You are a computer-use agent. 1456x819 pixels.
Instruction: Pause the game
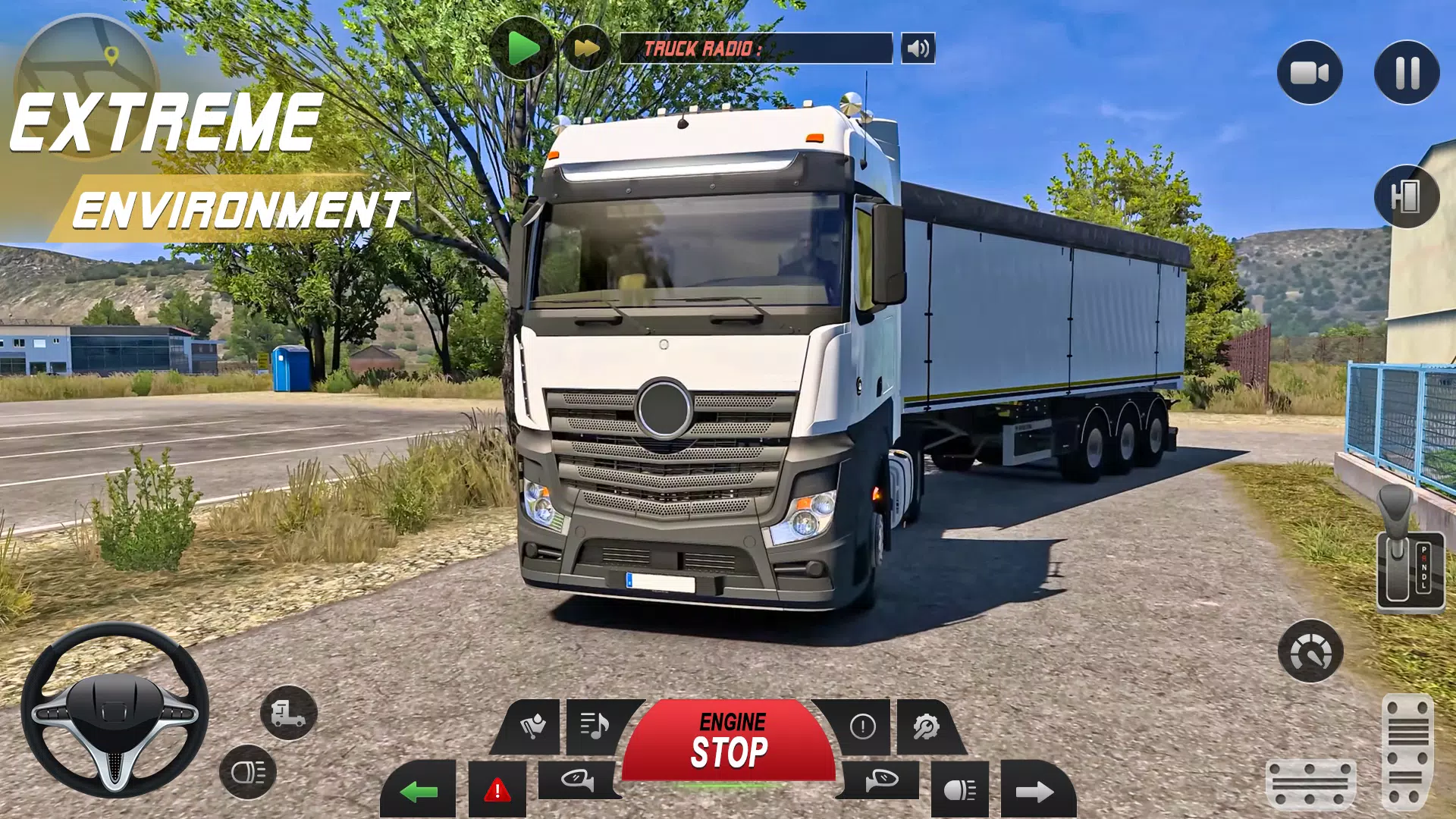1407,72
